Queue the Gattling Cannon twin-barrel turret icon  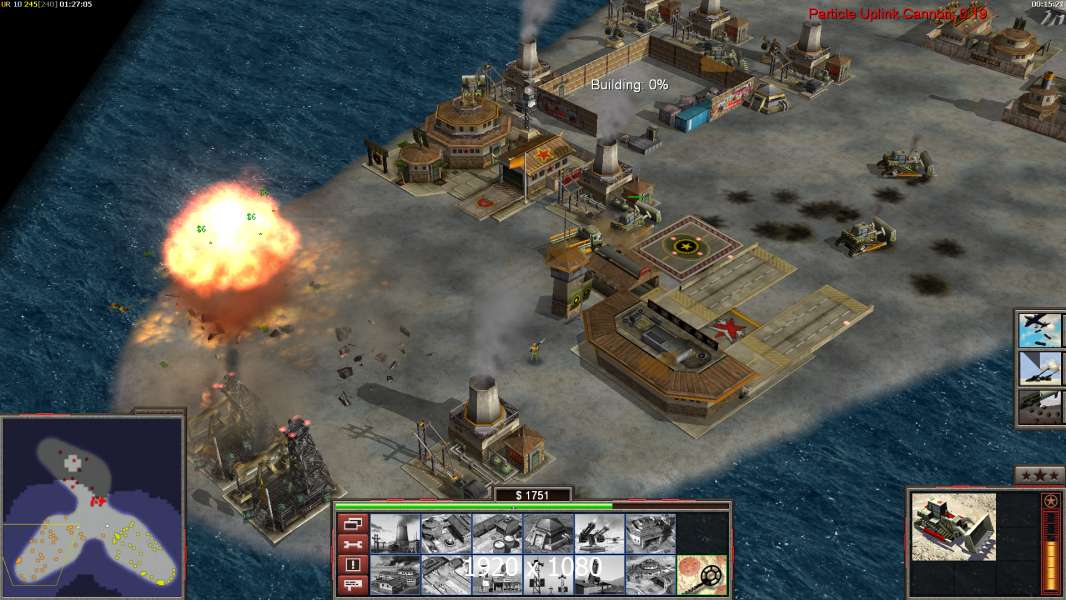pyautogui.click(x=599, y=533)
